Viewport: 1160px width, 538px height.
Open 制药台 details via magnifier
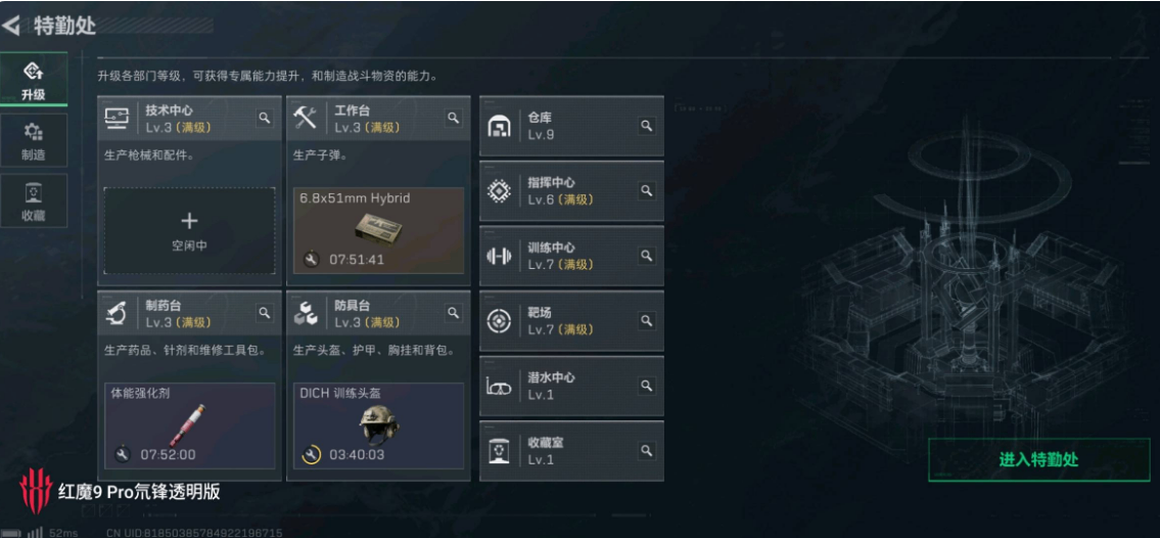click(265, 313)
